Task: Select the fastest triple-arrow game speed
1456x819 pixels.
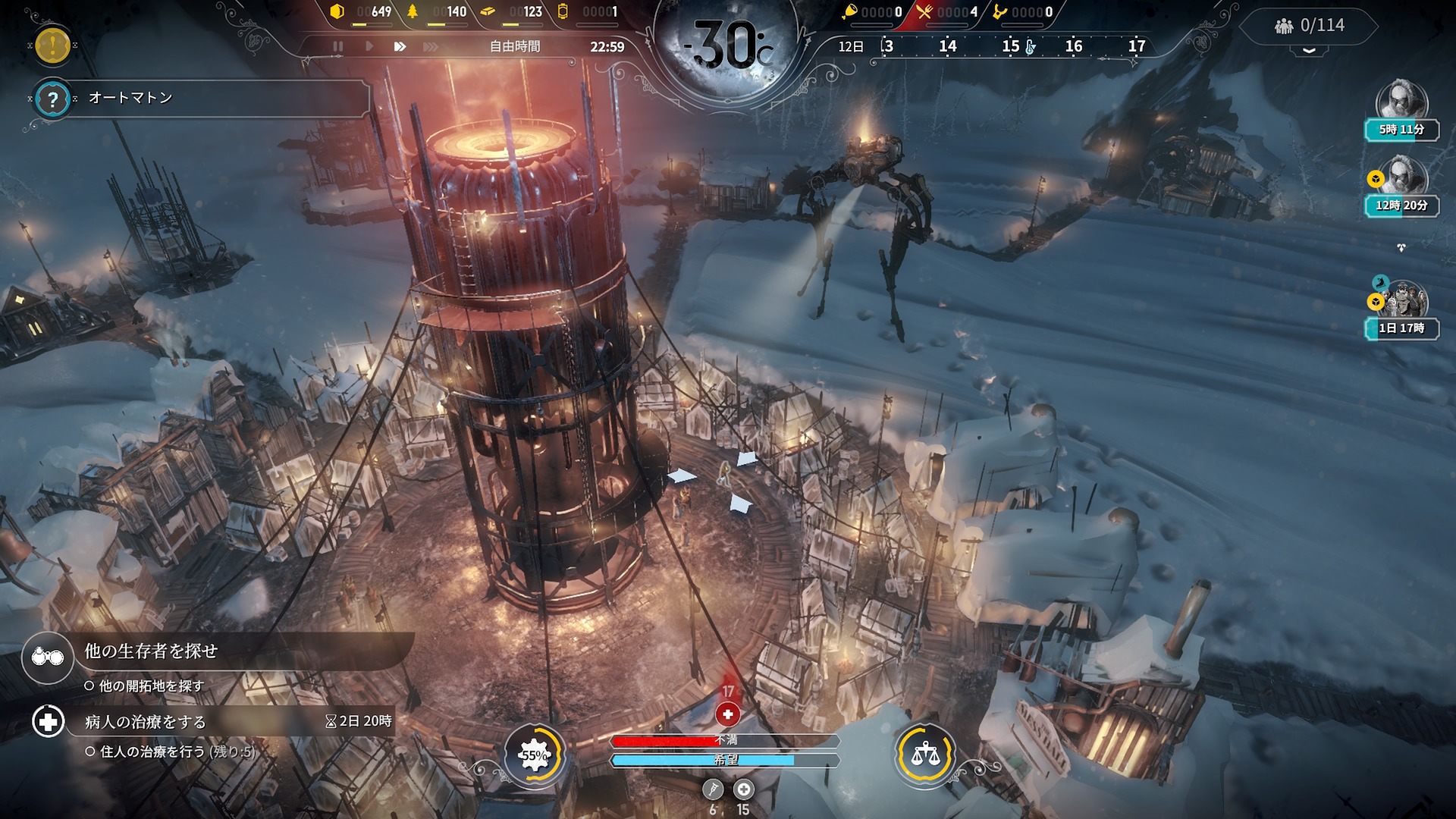Action: [430, 46]
